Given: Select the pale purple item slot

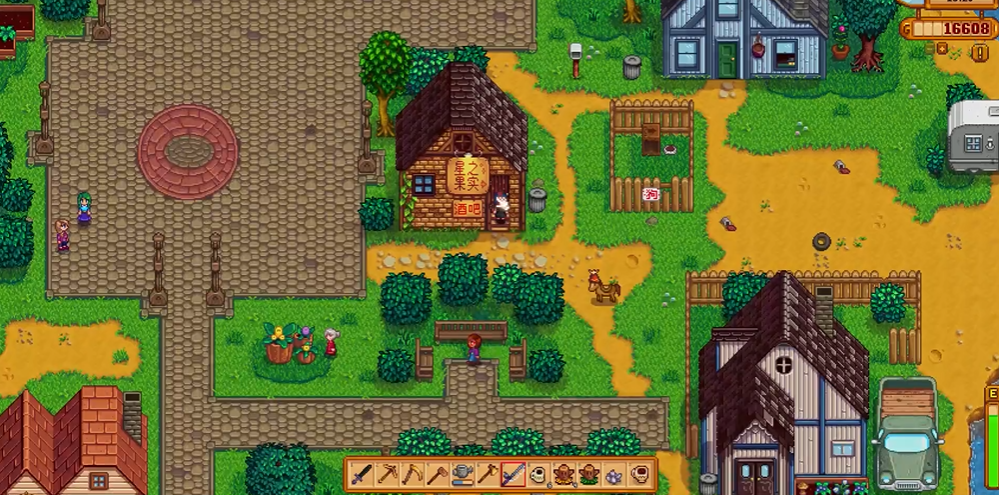Looking at the screenshot, I should tap(613, 474).
